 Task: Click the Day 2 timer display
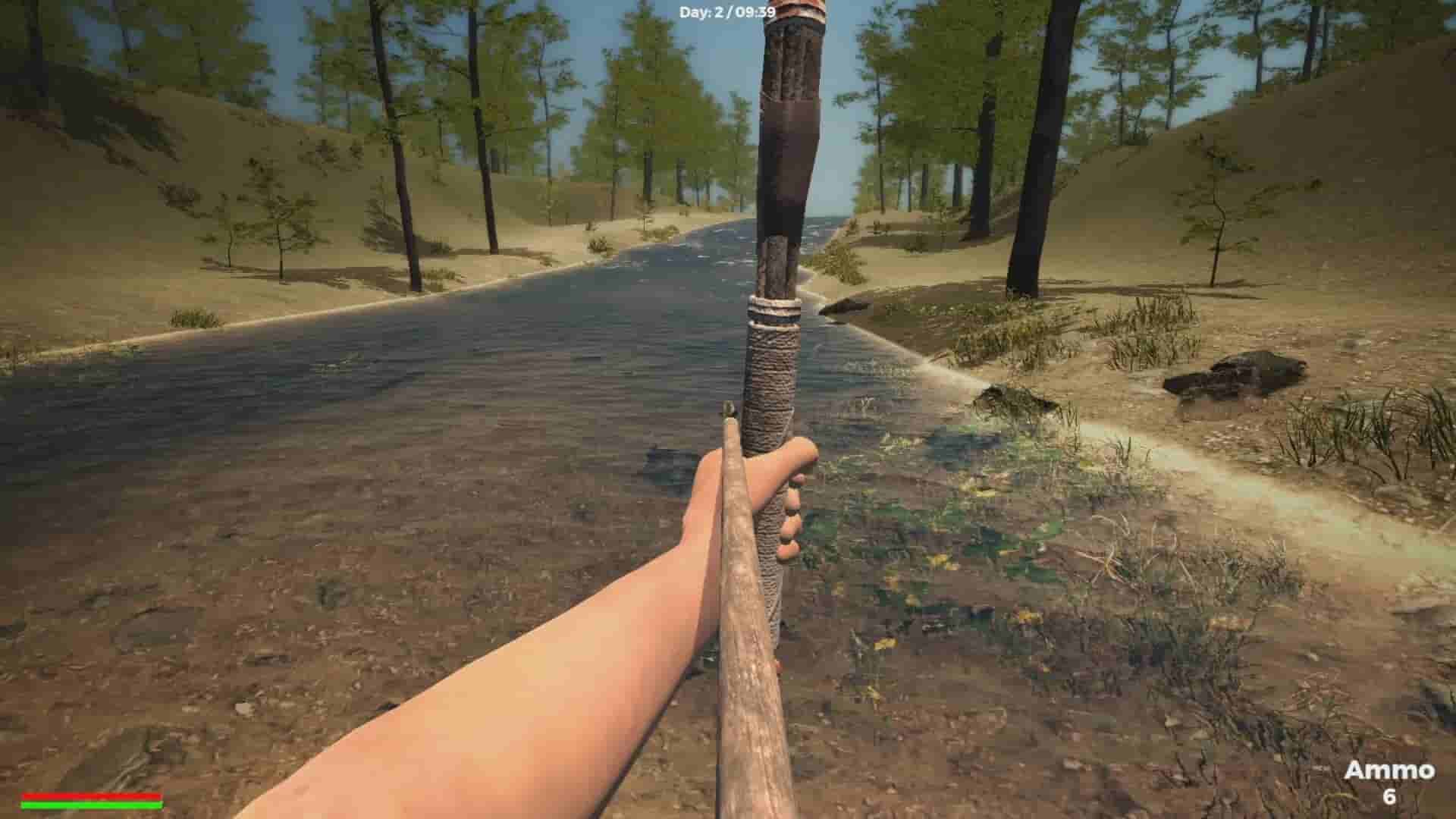coord(728,11)
